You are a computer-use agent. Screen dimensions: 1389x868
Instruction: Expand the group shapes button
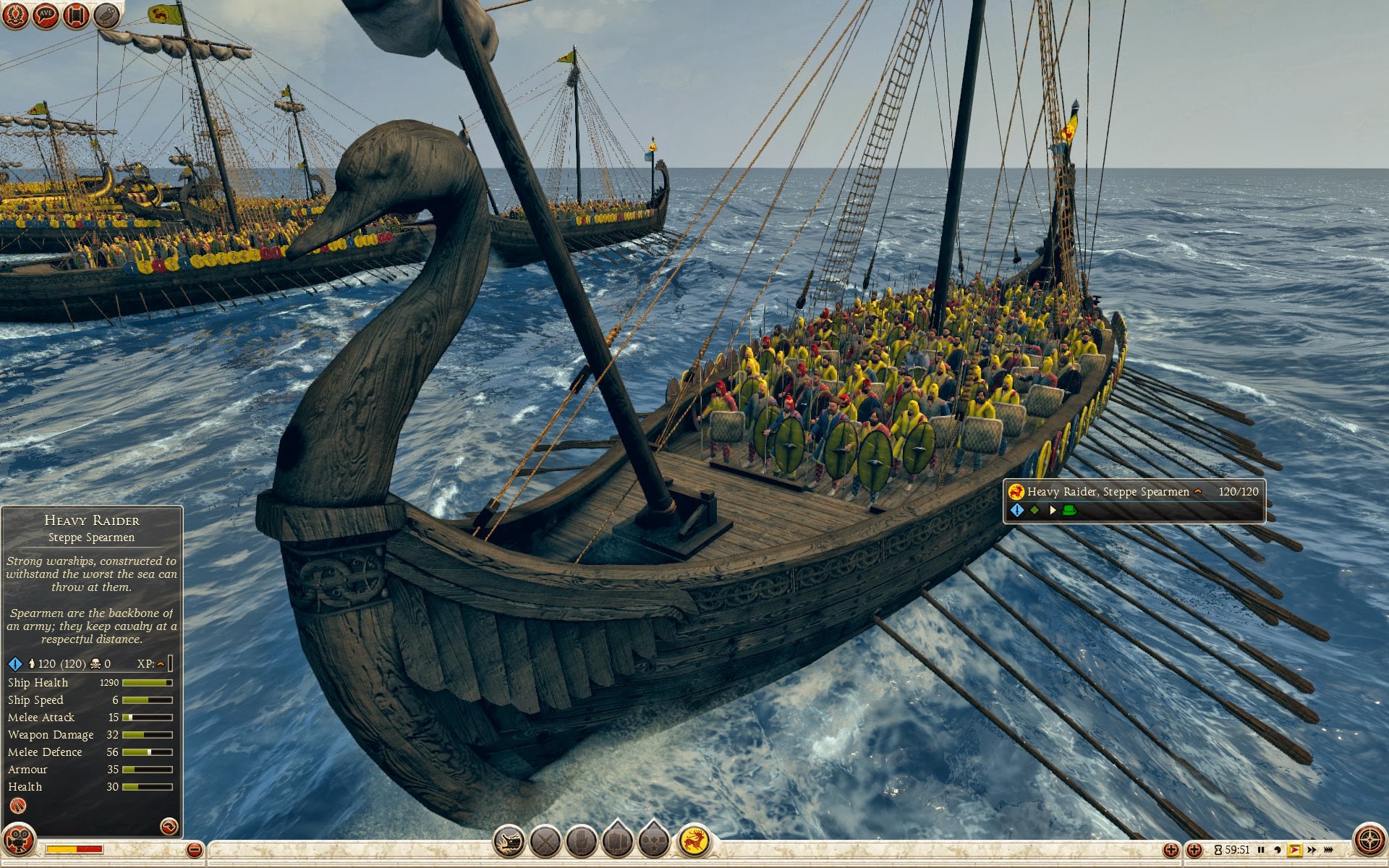(x=654, y=842)
